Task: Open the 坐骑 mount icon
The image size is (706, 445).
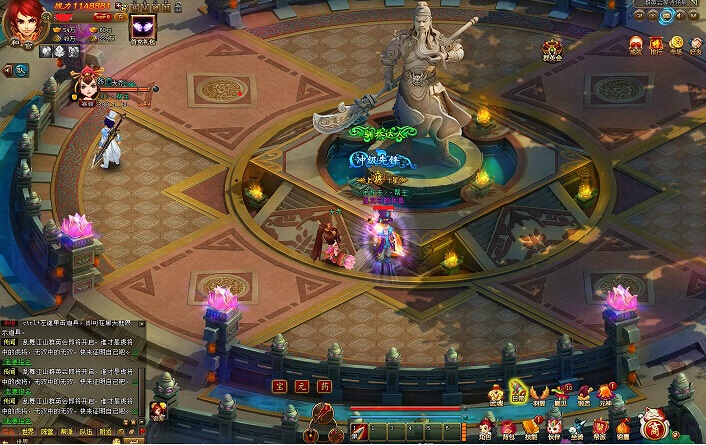Action: coord(577,427)
